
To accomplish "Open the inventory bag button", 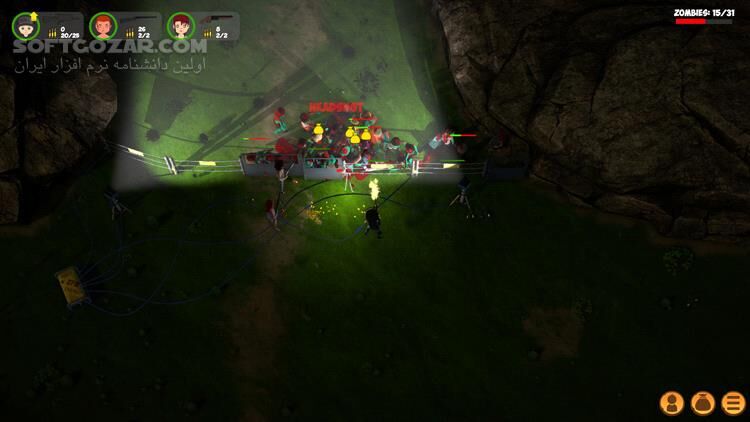I will tap(703, 402).
